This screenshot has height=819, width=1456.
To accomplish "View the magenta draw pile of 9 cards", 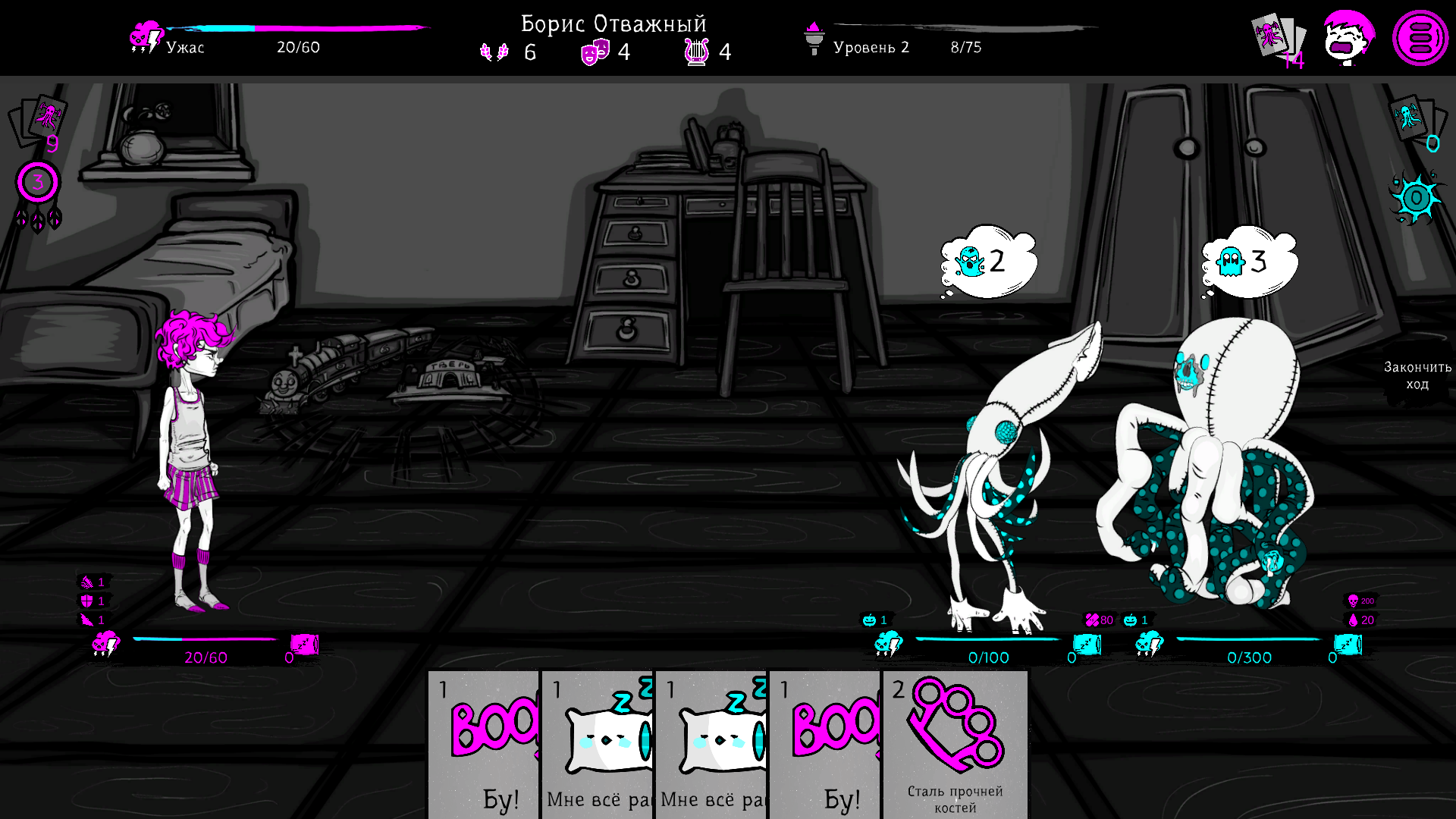I will pos(39,120).
